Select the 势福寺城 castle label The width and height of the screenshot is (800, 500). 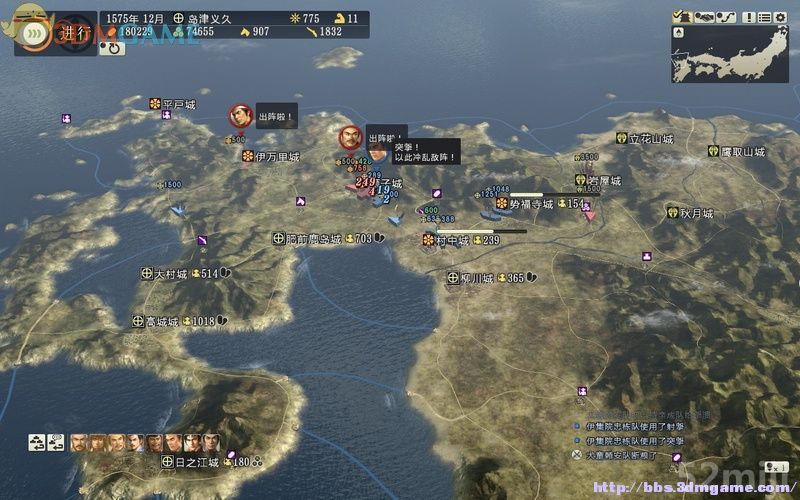pyautogui.click(x=530, y=204)
